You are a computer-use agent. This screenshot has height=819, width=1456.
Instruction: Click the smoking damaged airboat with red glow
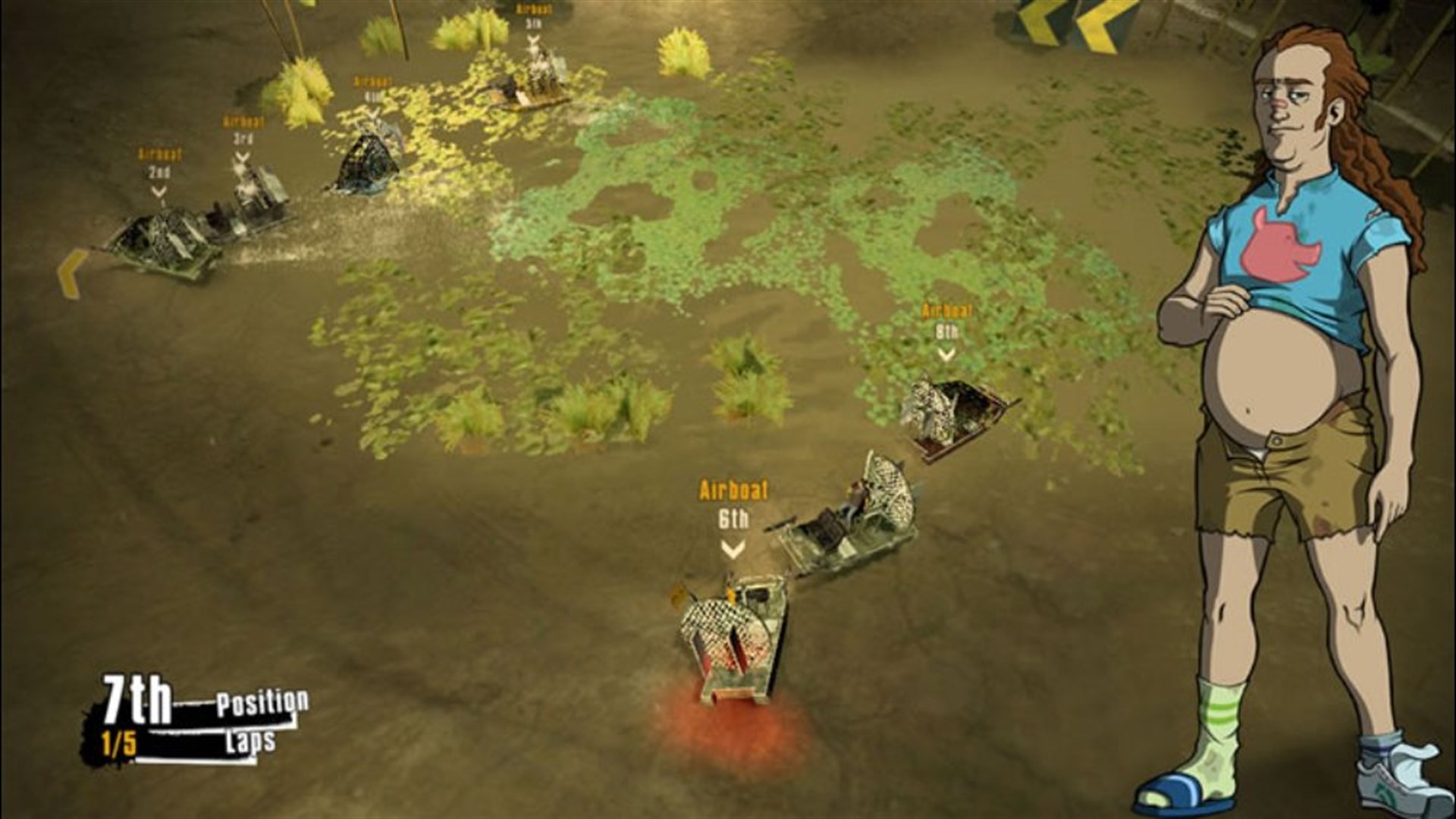pos(732,645)
